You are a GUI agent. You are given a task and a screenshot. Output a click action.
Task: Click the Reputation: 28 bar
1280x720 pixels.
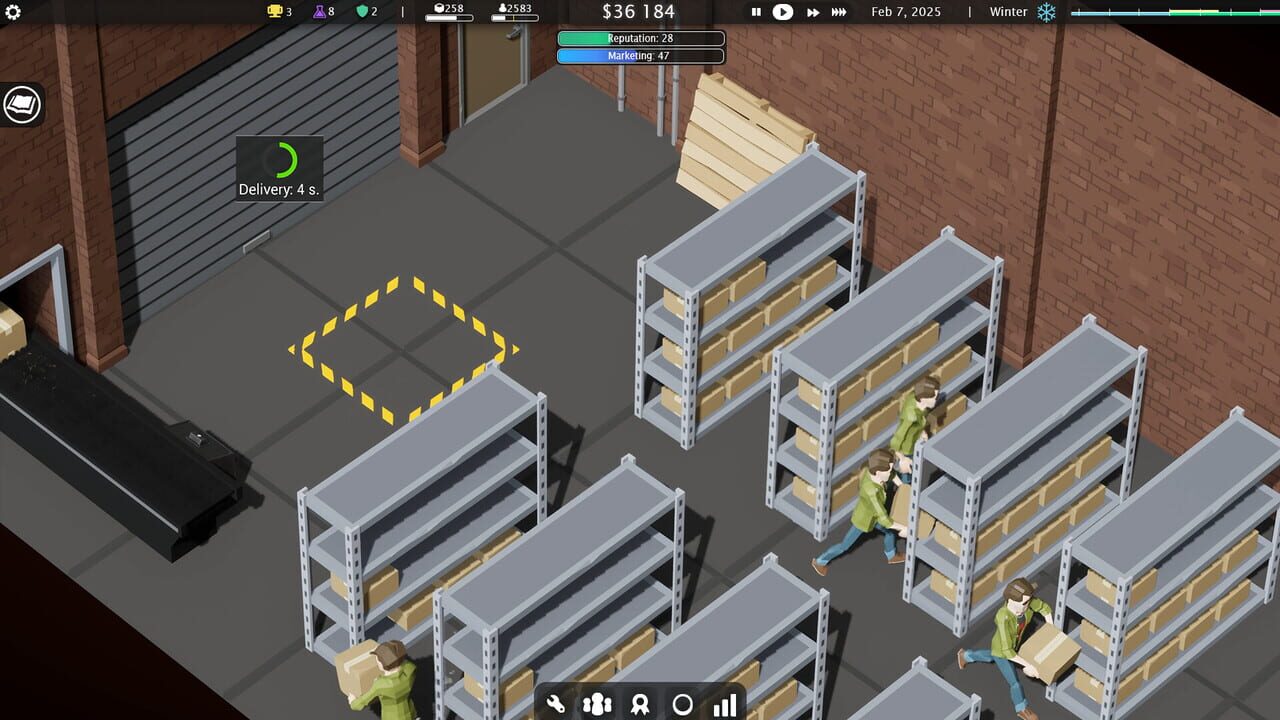coord(640,38)
